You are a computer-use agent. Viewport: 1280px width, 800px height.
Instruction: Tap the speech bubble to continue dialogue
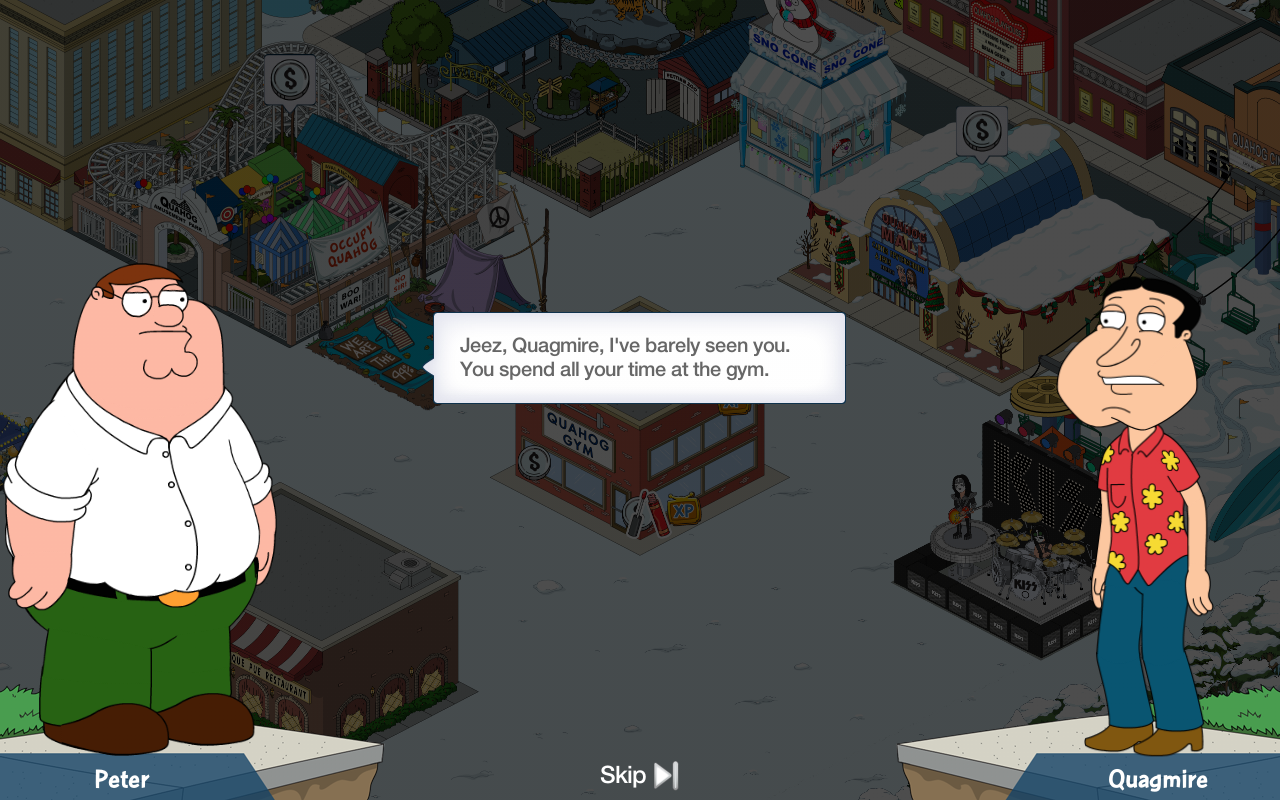tap(639, 358)
